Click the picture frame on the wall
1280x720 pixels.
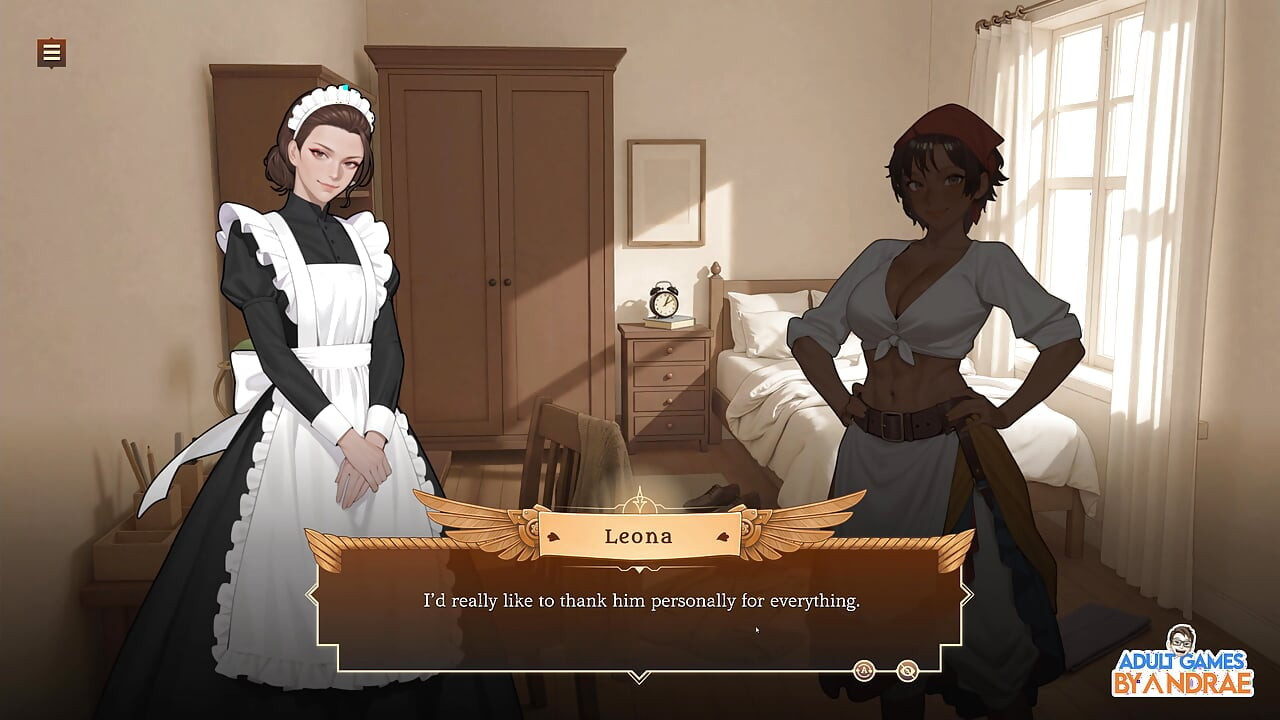663,192
